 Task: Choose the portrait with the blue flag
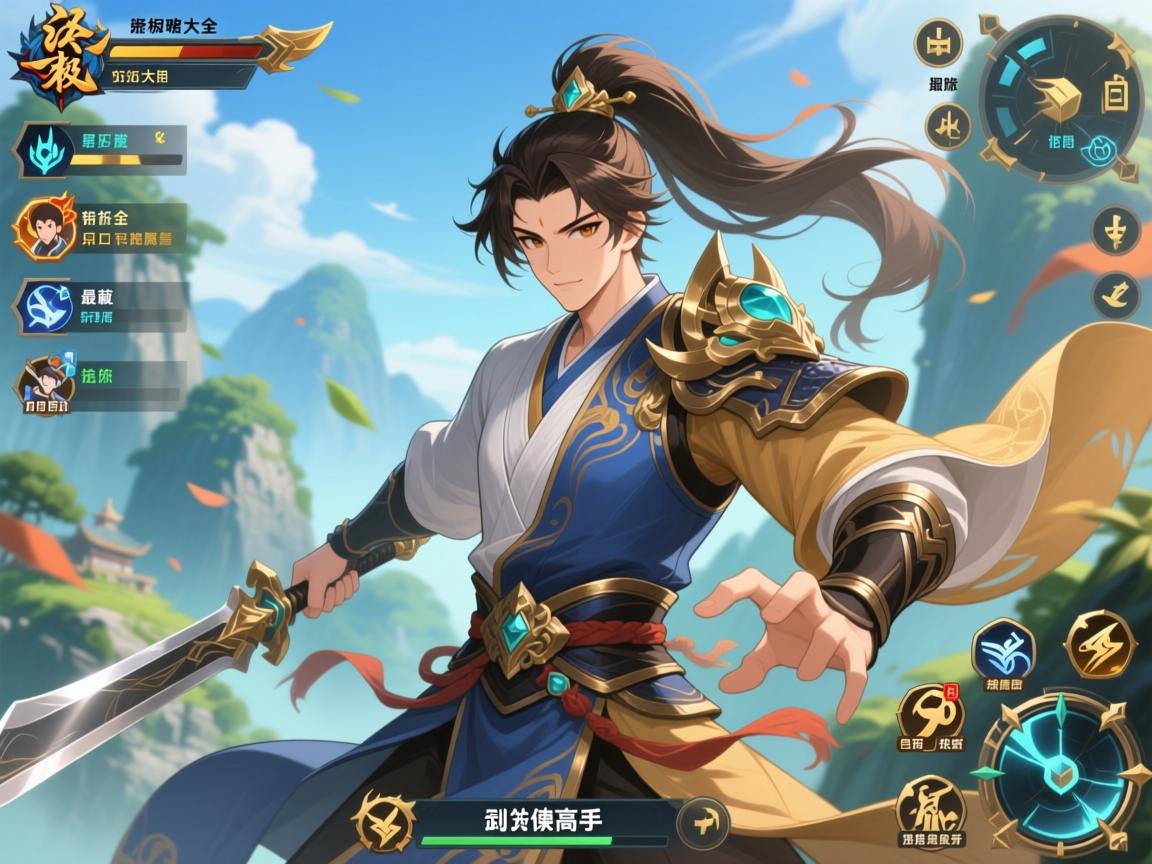coord(44,383)
